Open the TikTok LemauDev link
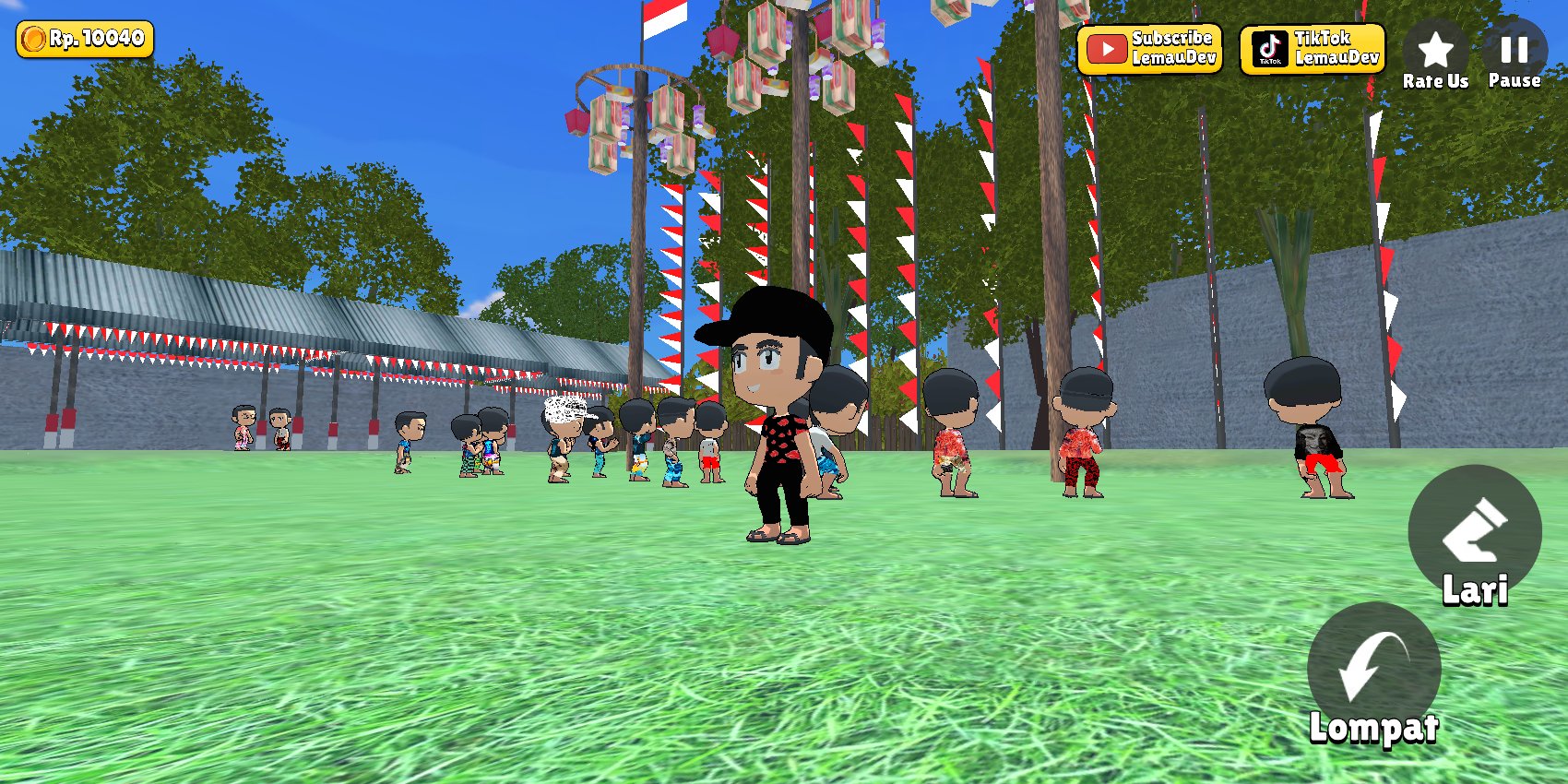This screenshot has height=784, width=1568. (x=1312, y=49)
